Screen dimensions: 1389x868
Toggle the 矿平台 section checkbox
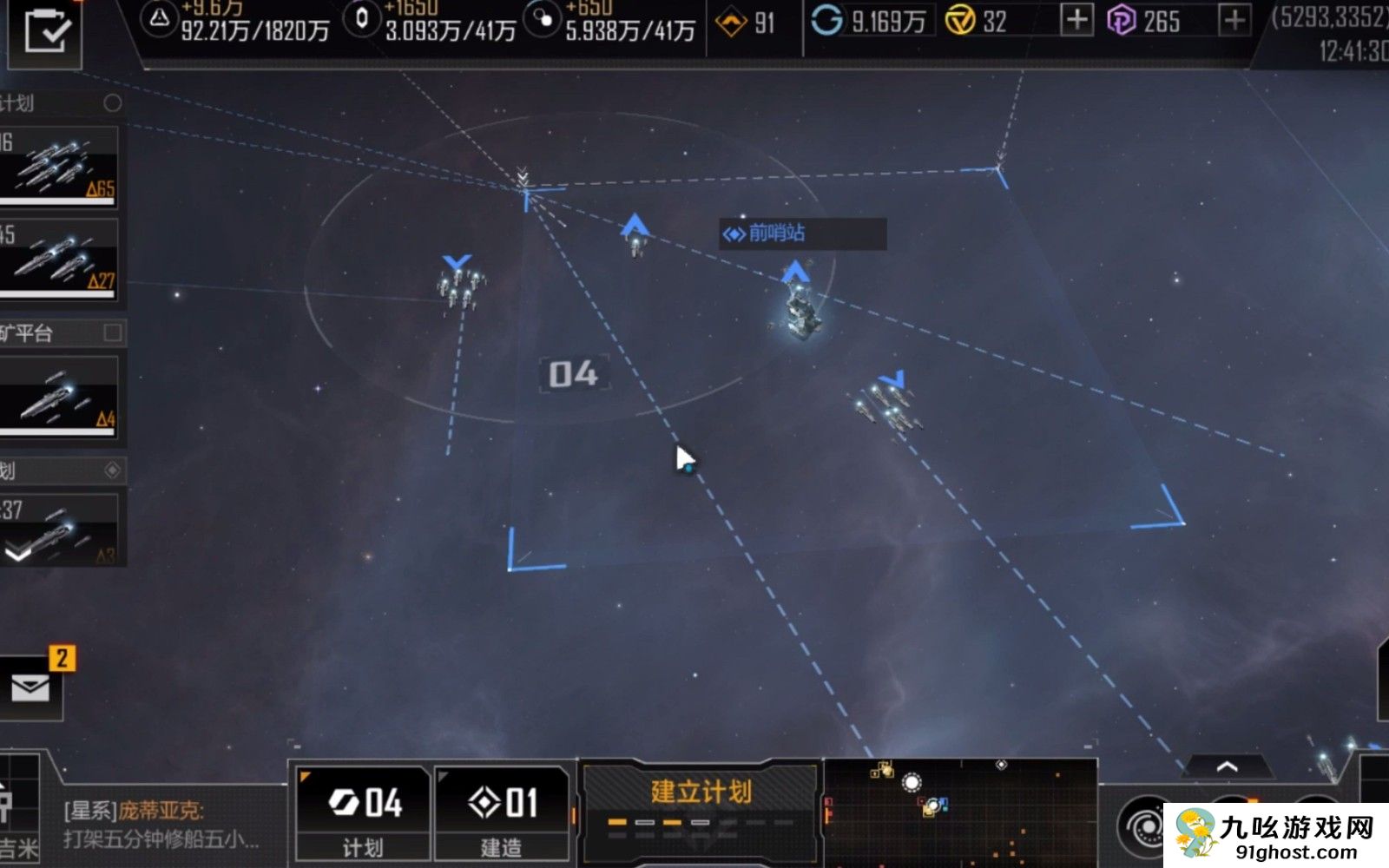point(113,332)
